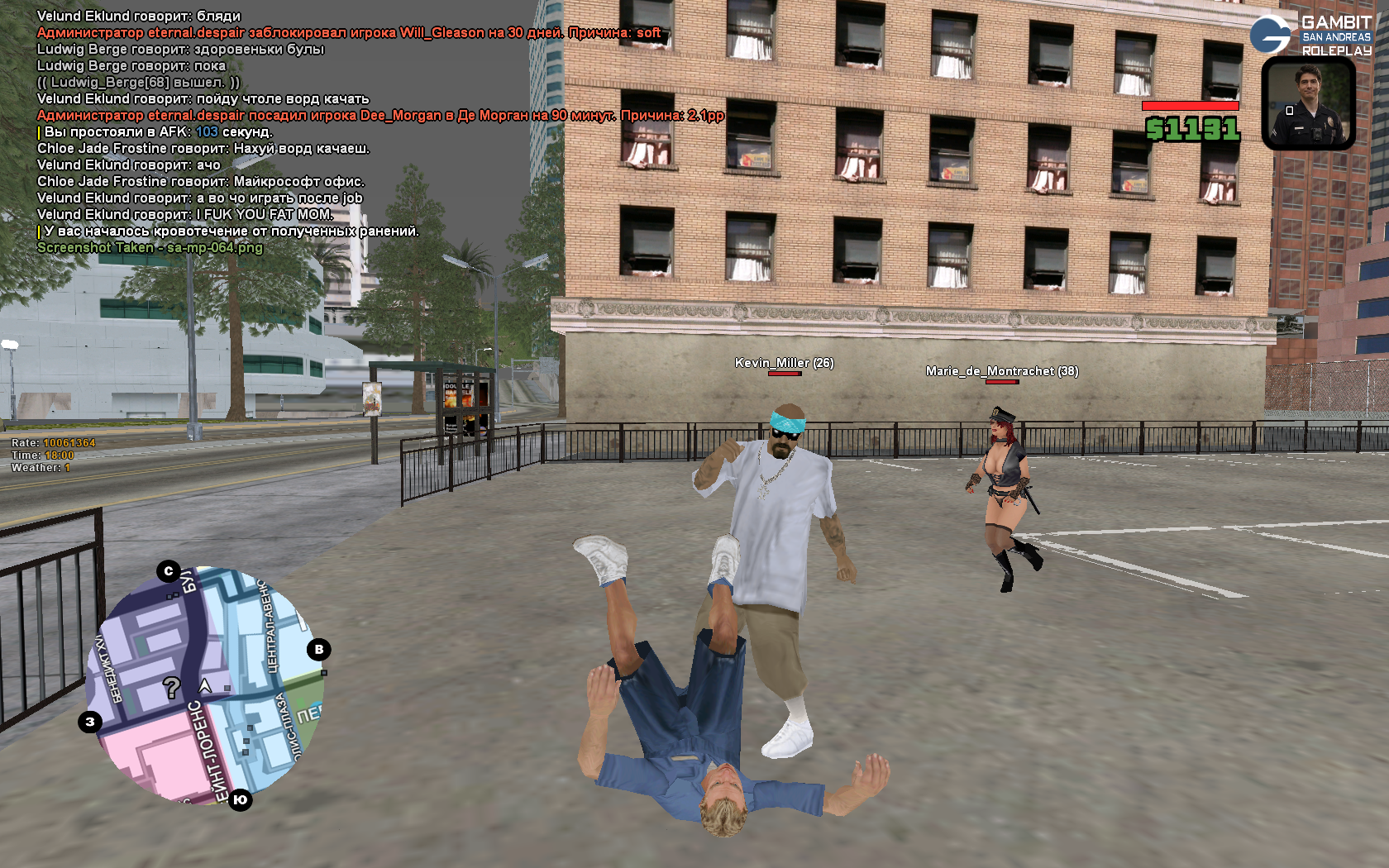Click the north compass marker on radar
Screen dimensions: 1389x868
(169, 571)
